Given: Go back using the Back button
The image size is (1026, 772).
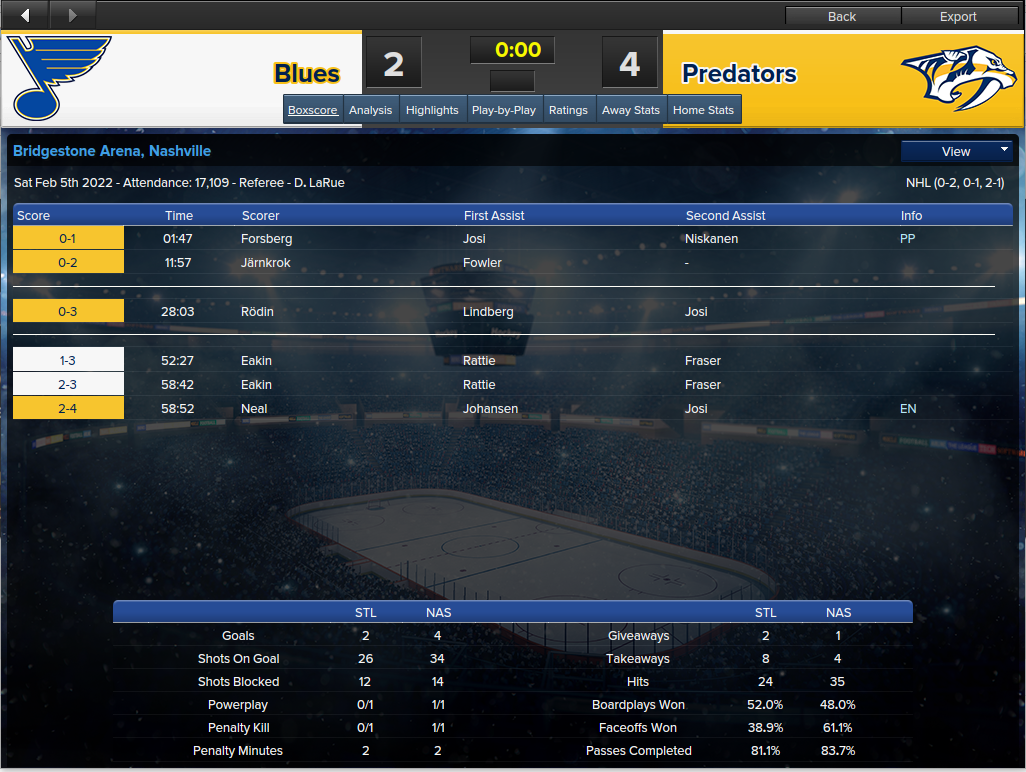Looking at the screenshot, I should [x=842, y=16].
